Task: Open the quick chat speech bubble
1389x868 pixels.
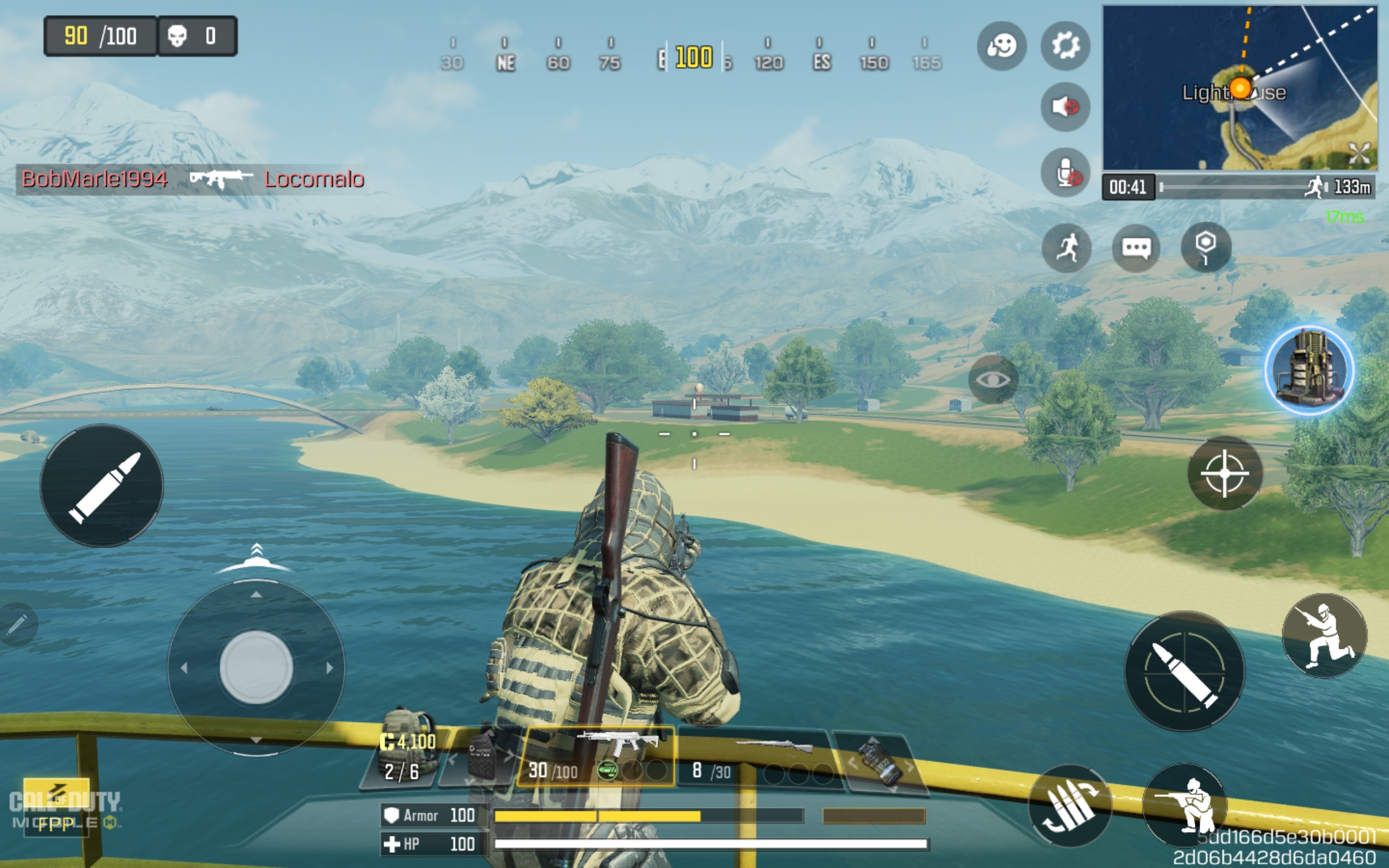Action: pos(1136,248)
